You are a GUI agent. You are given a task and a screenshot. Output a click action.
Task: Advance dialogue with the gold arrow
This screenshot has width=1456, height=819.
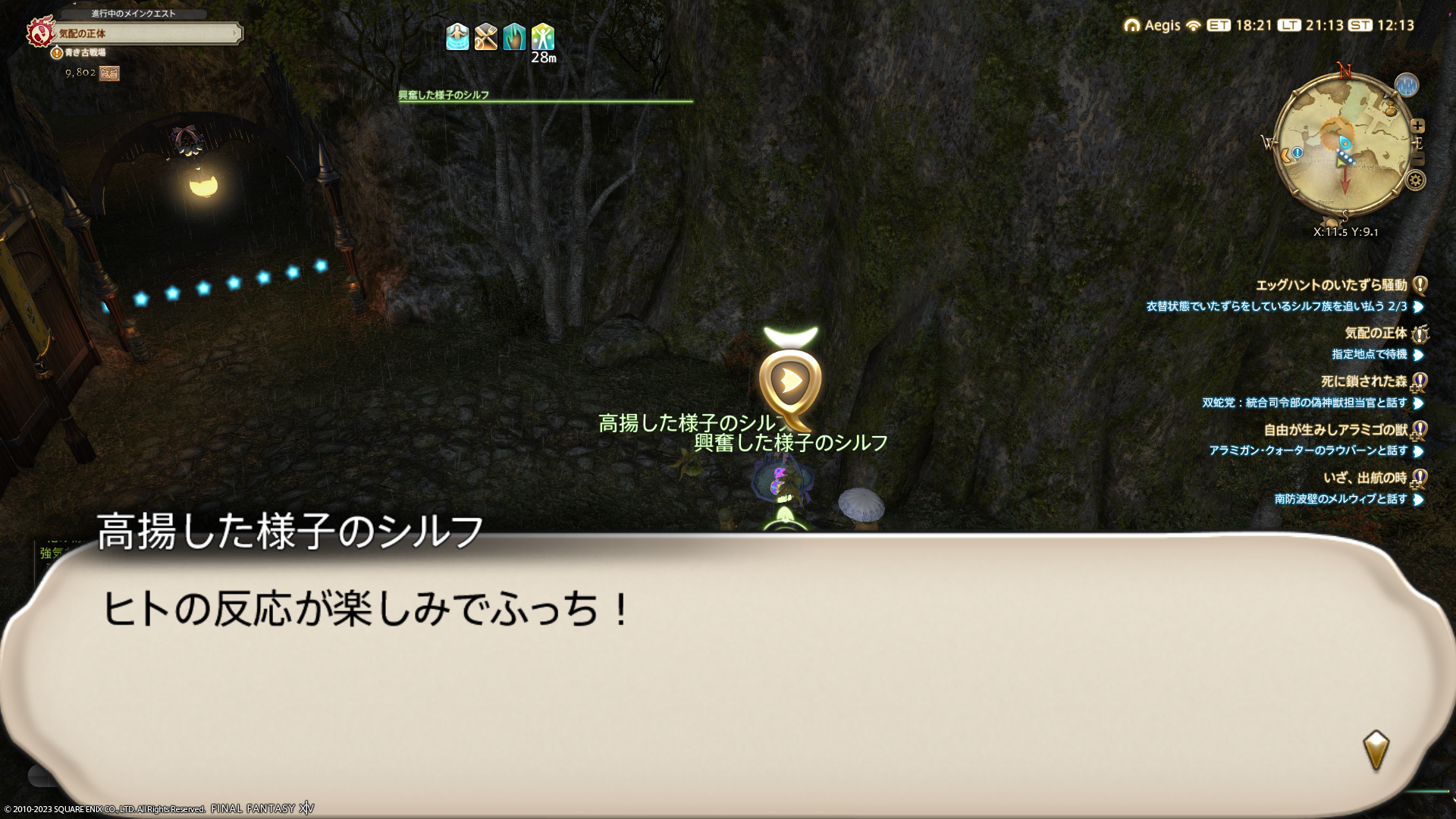pyautogui.click(x=1376, y=750)
